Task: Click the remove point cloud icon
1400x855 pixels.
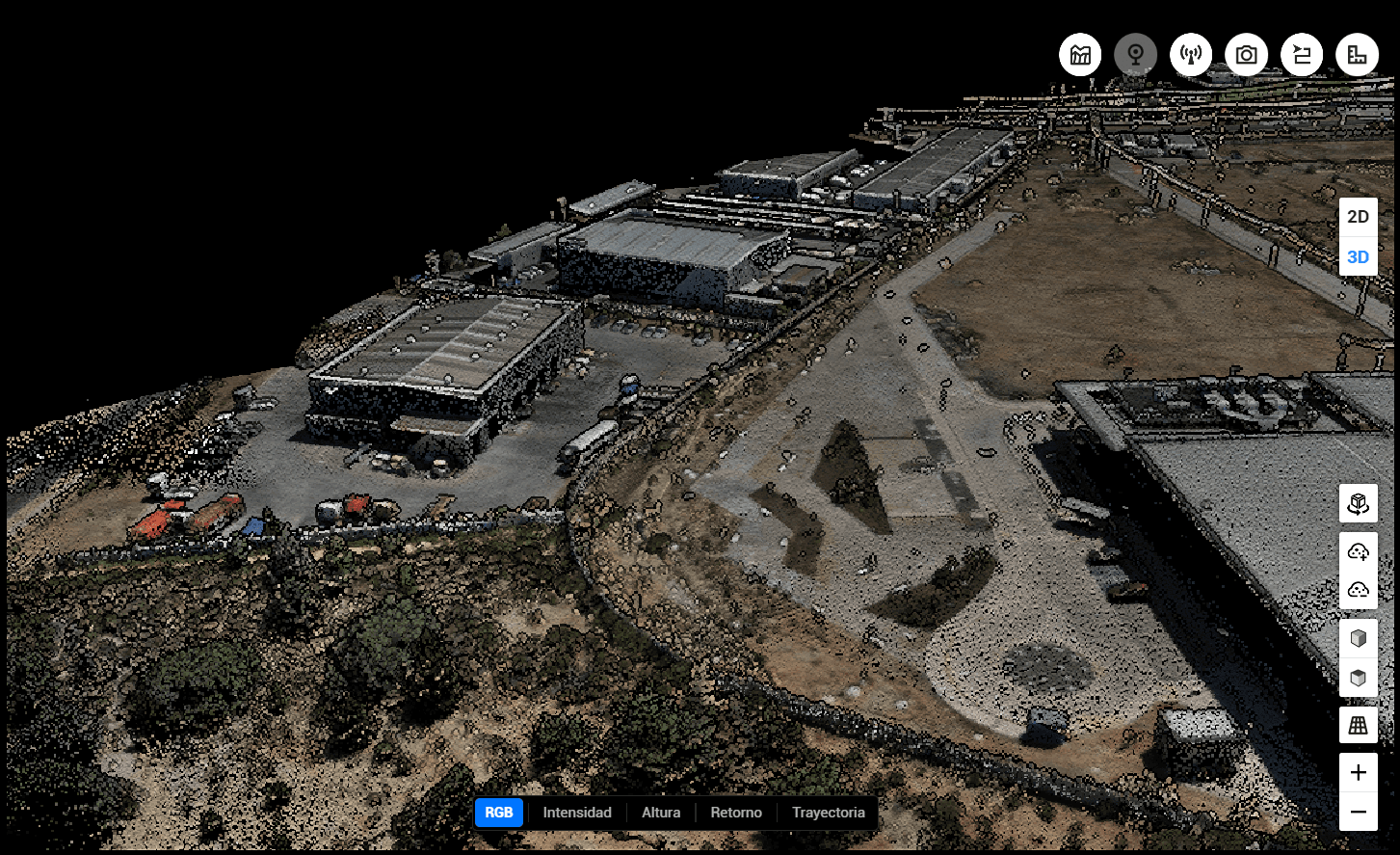Action: (1358, 588)
